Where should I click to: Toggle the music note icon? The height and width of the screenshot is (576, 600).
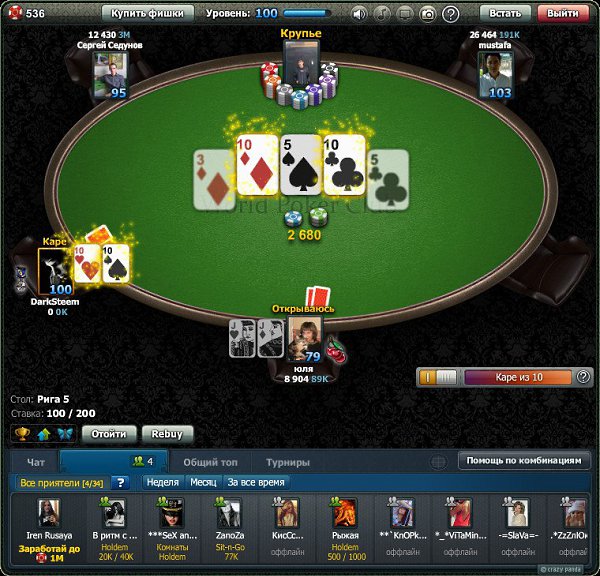382,14
